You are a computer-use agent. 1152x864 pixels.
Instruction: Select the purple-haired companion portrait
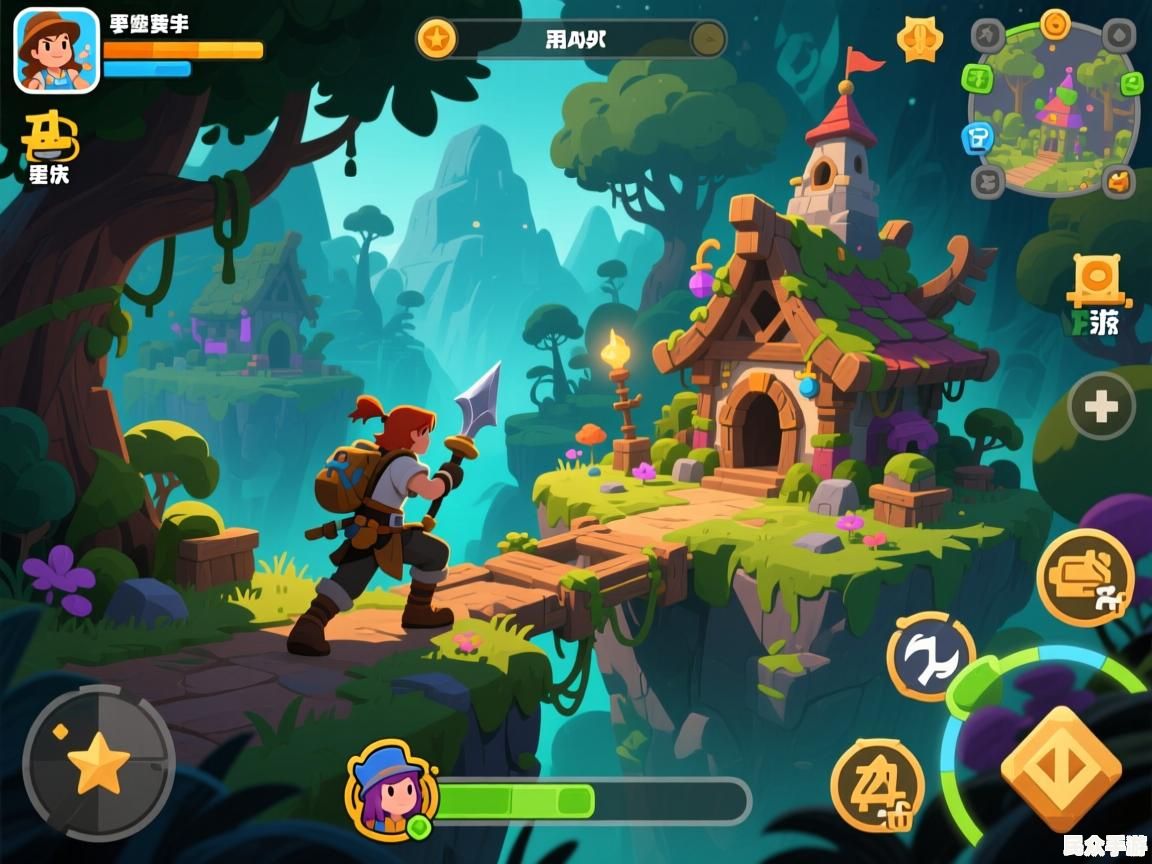[x=391, y=790]
